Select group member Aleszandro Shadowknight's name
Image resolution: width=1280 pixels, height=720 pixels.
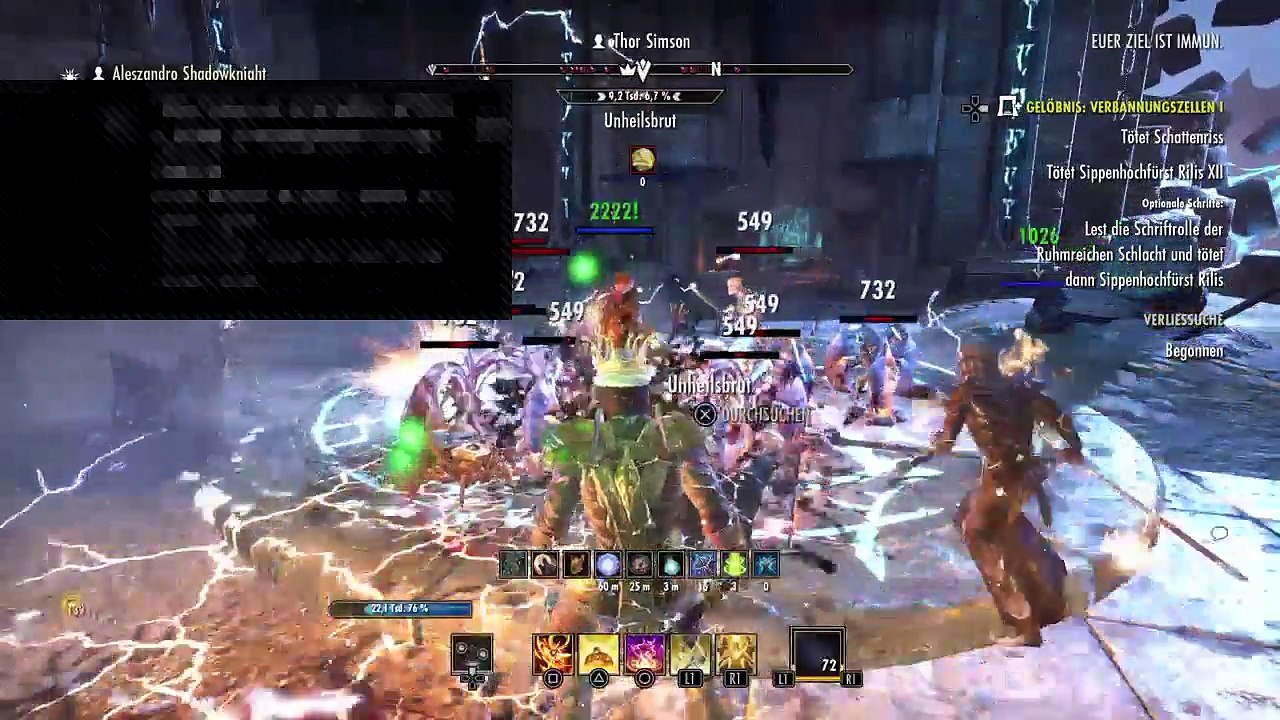pyautogui.click(x=188, y=74)
